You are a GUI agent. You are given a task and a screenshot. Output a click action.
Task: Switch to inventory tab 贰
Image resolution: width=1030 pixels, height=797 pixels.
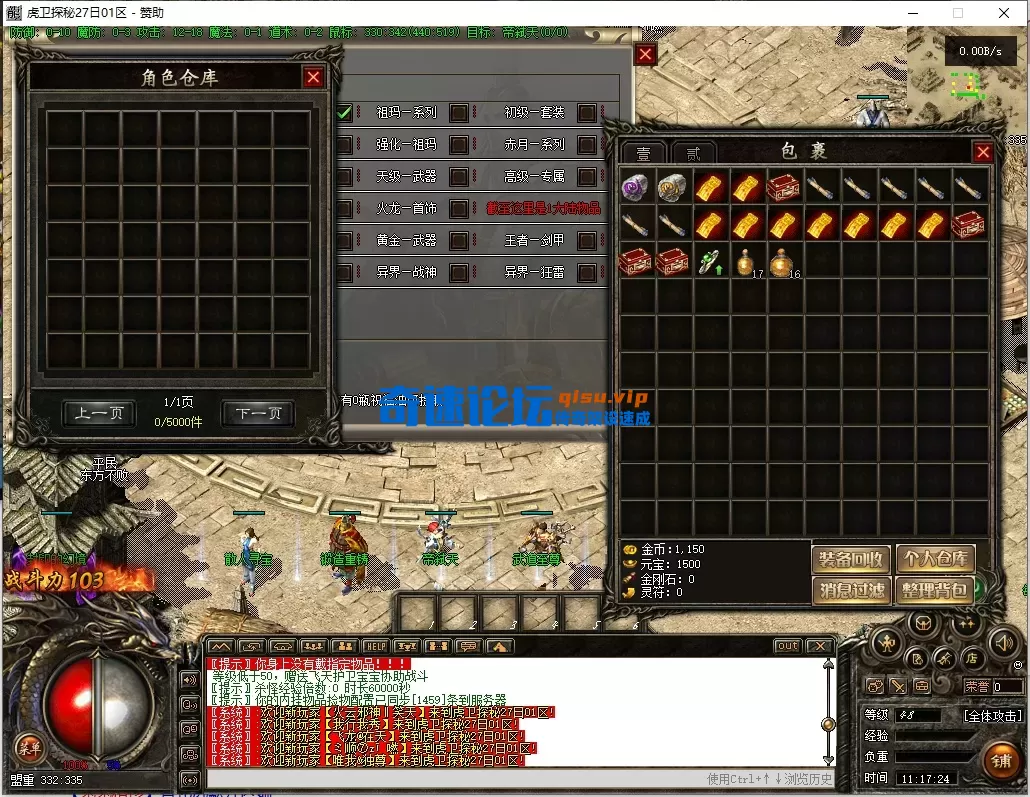693,153
